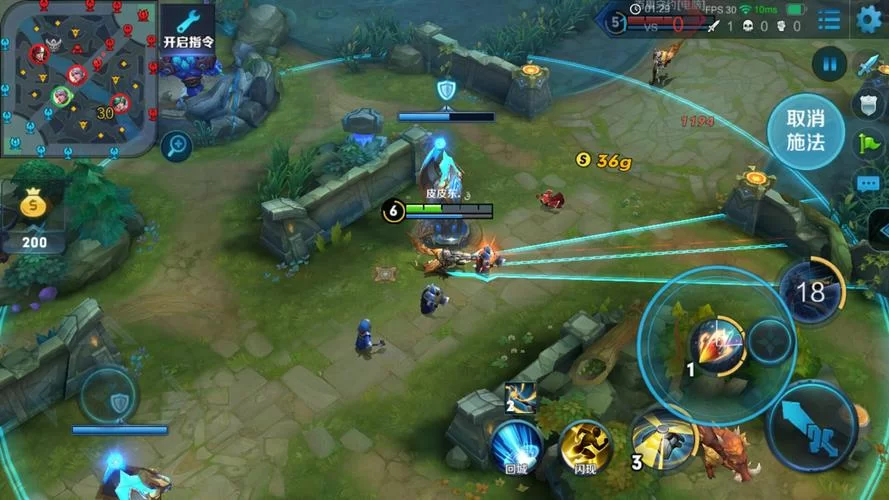Use the 回城 recall spell
This screenshot has height=500, width=889.
[x=516, y=446]
